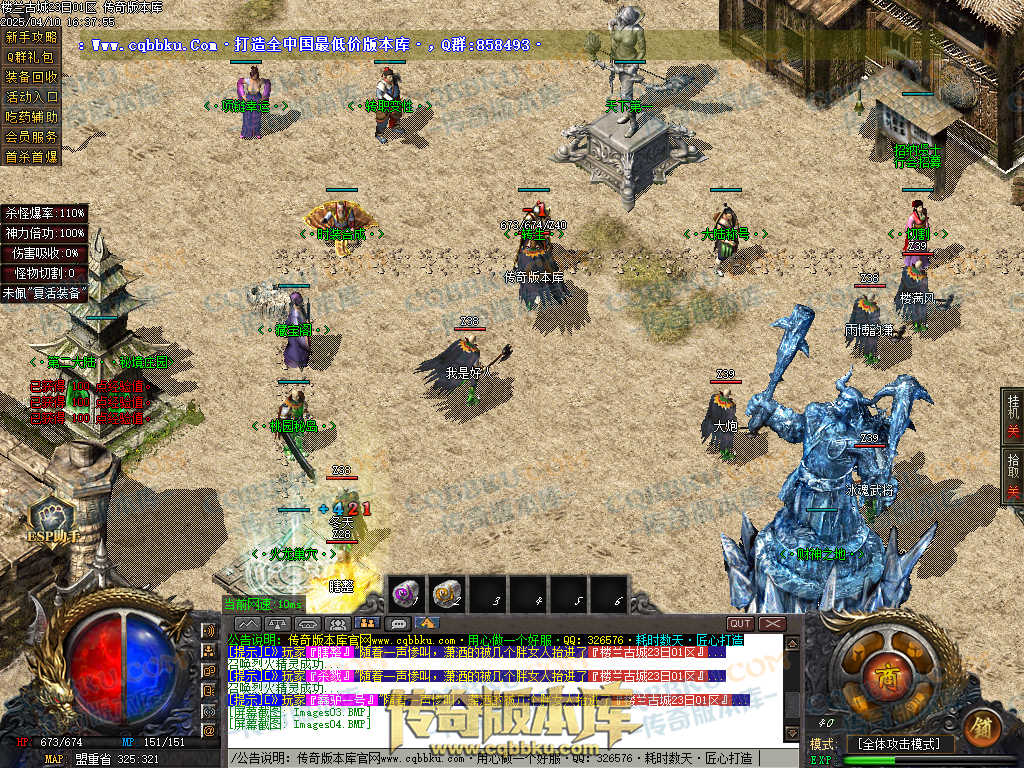
Task: Click the QUT quit button
Action: pos(741,624)
